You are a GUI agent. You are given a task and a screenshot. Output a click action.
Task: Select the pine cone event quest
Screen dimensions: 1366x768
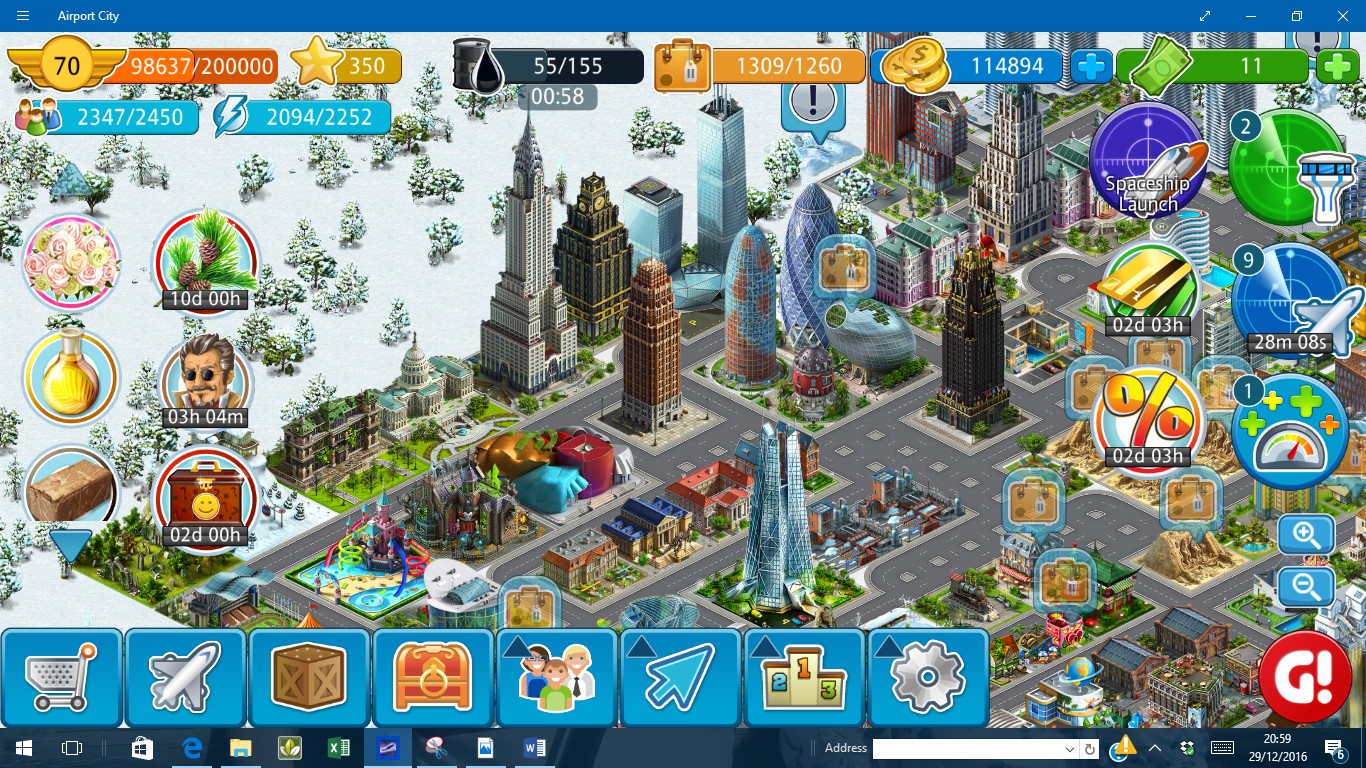tap(206, 258)
